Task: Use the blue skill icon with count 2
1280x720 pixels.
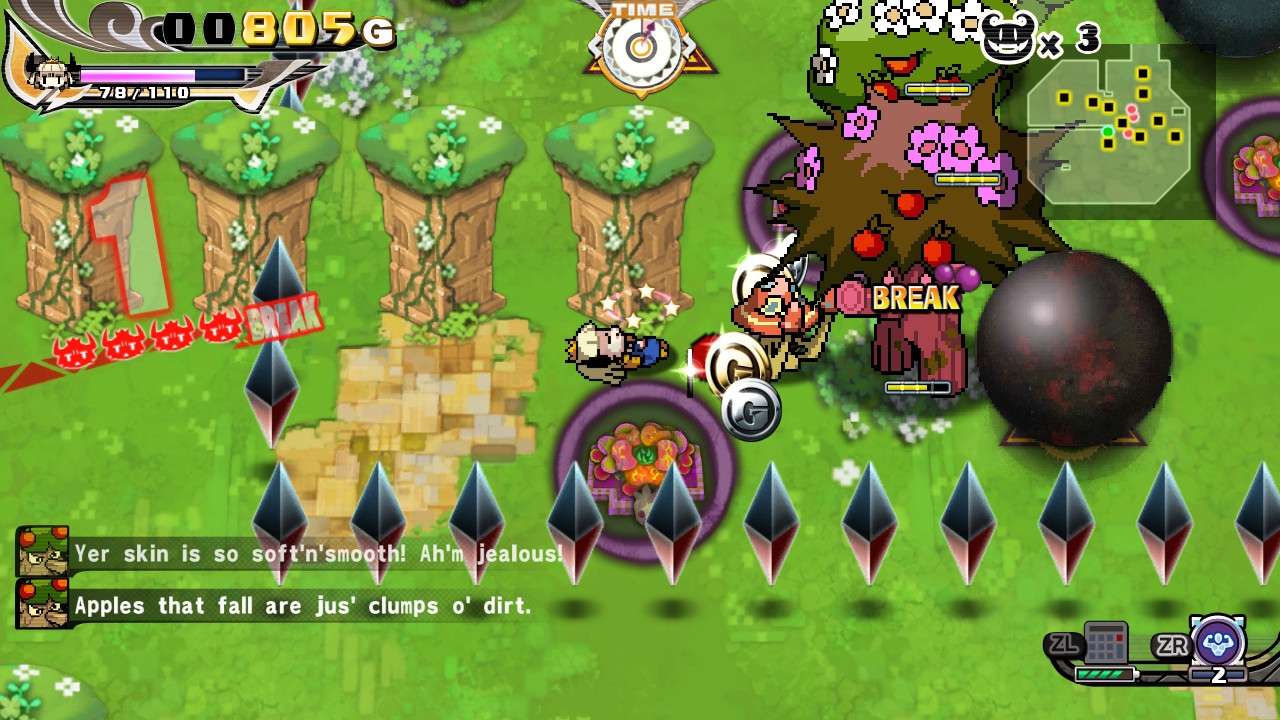Action: tap(1217, 642)
